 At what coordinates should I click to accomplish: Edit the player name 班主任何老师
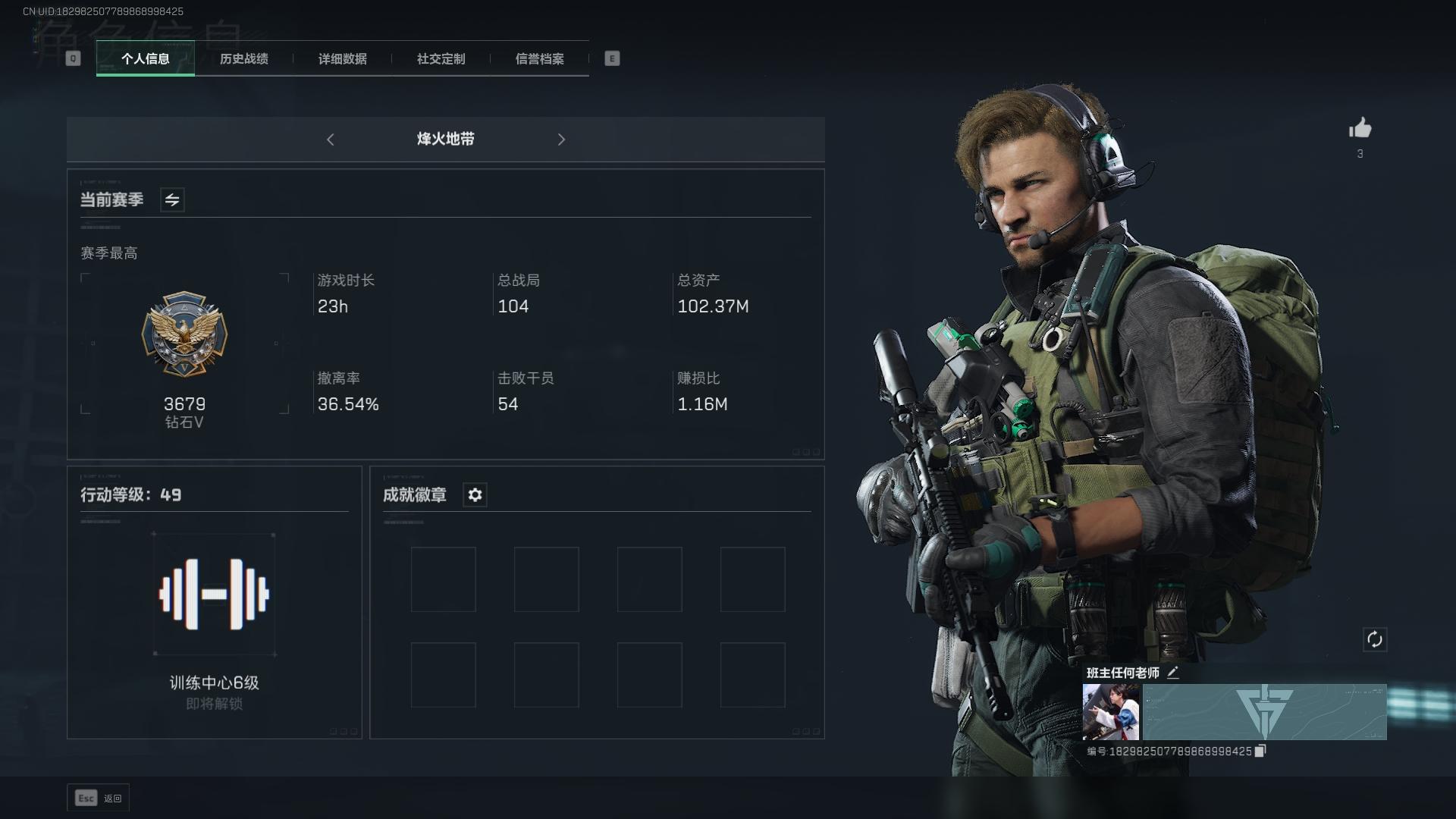(x=1173, y=673)
